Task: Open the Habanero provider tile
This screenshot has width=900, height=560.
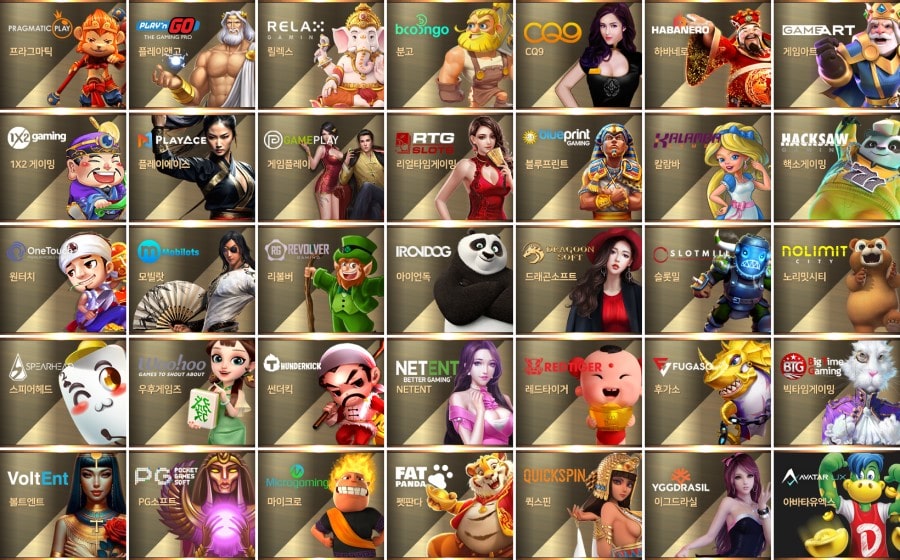Action: pyautogui.click(x=707, y=55)
